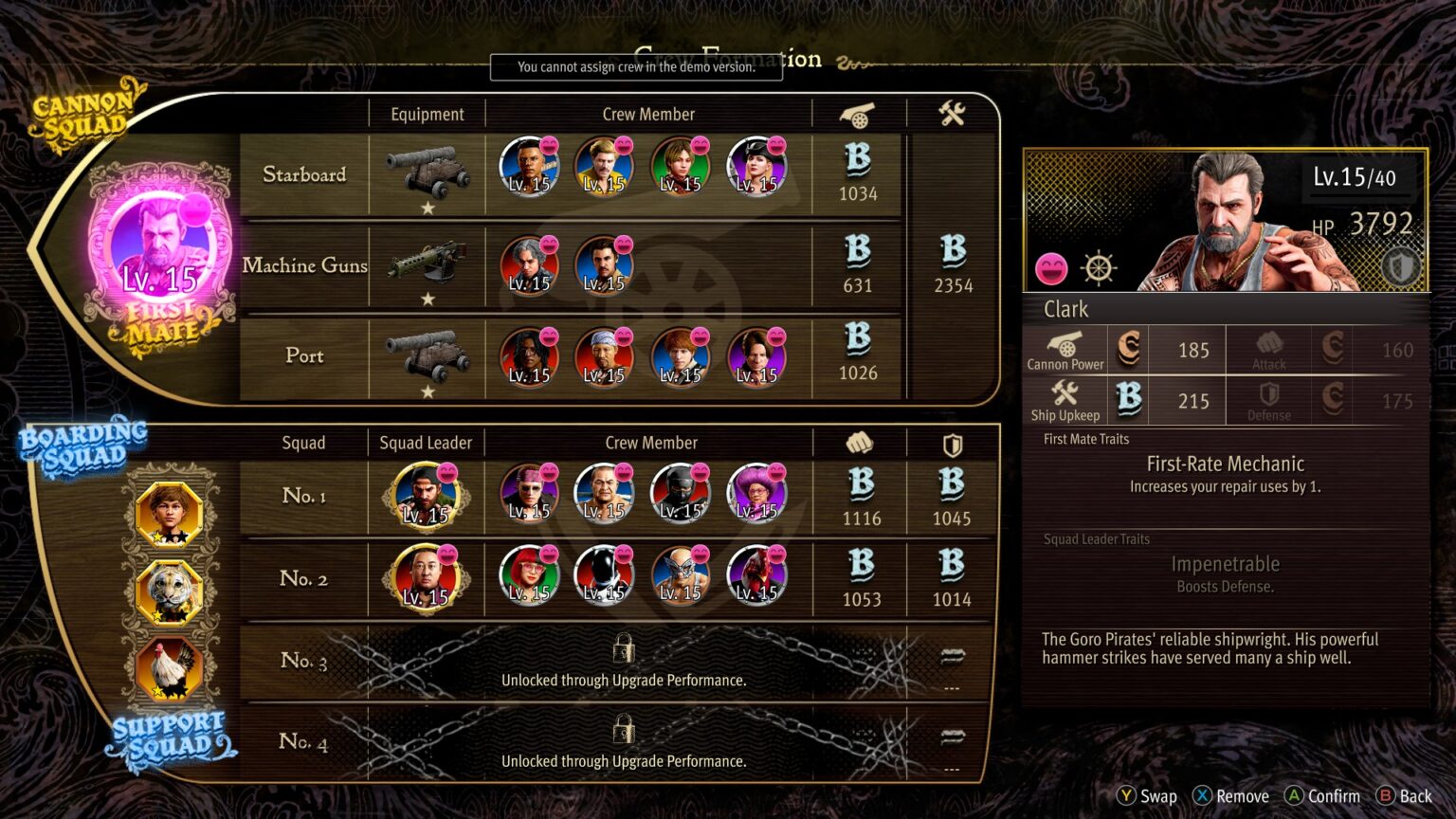
Task: Select the cannon power column icon
Action: point(858,114)
